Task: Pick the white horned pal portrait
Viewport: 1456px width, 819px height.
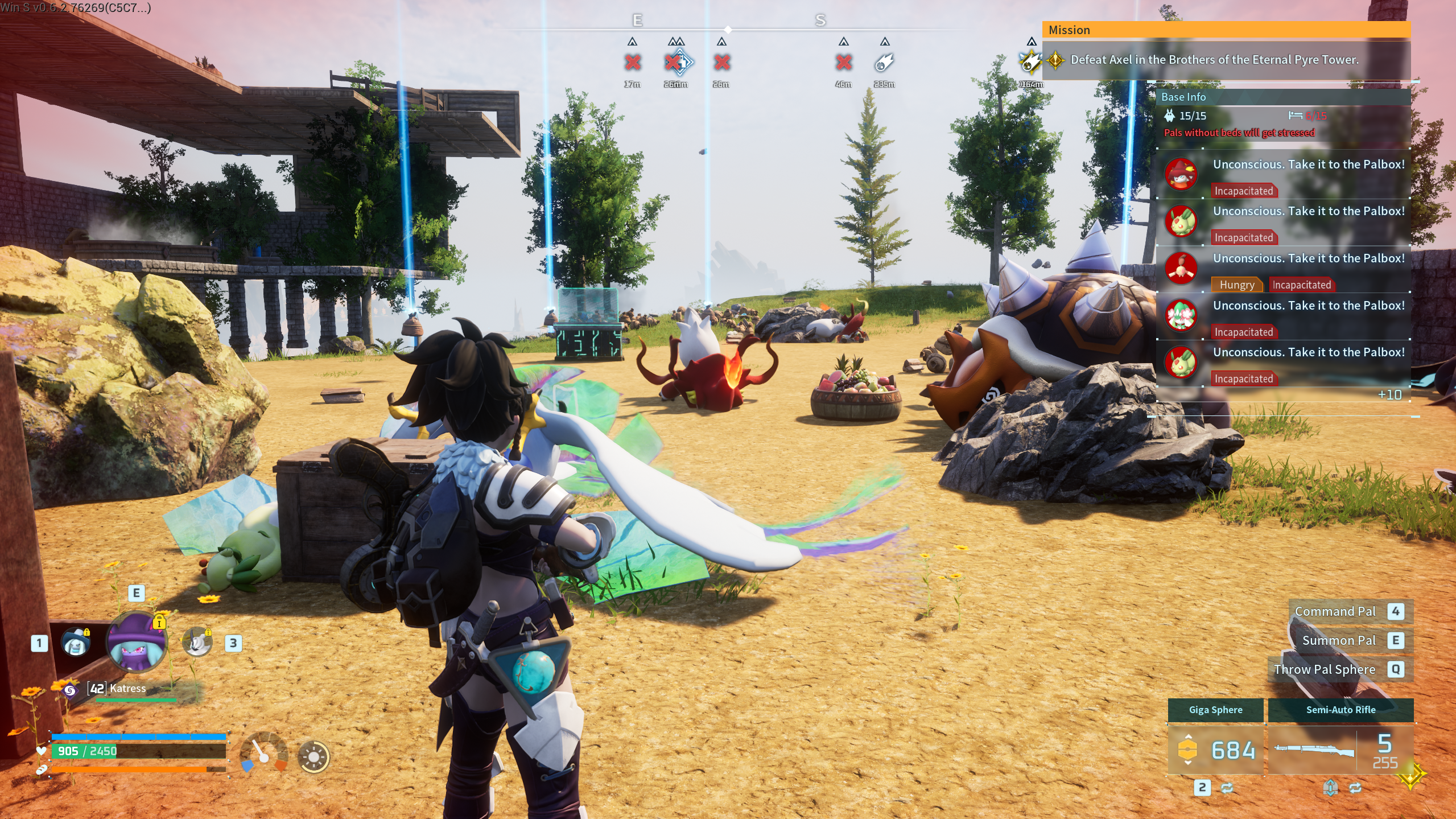Action: coord(197,643)
